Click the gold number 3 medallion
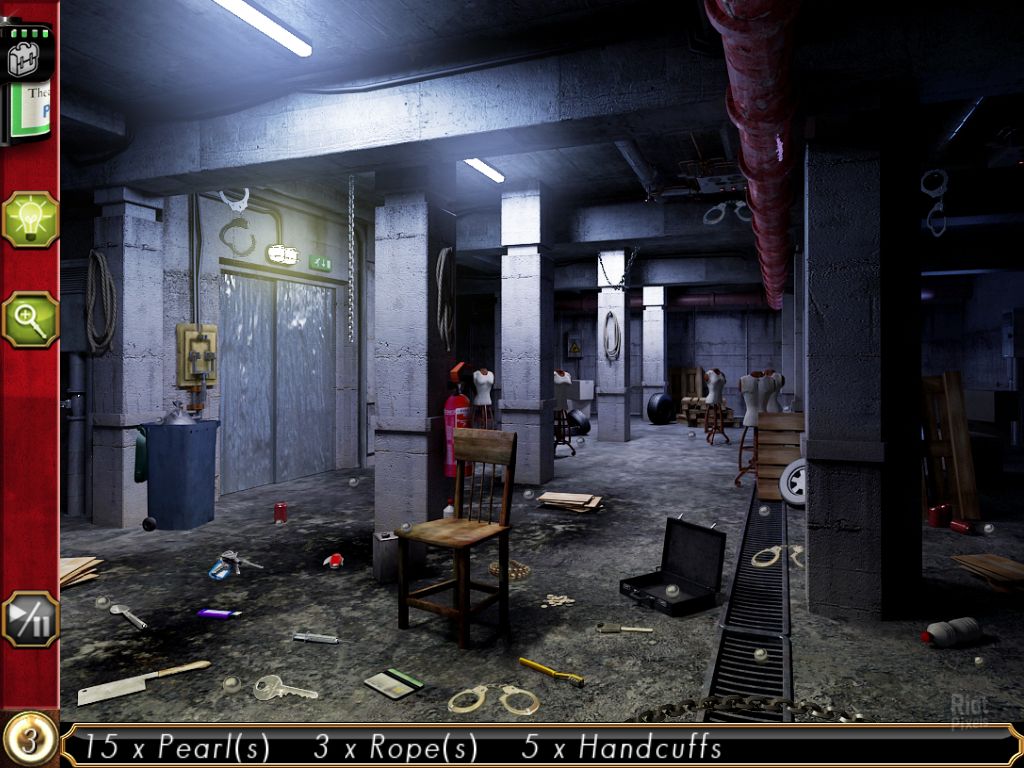The height and width of the screenshot is (768, 1024). pos(29,741)
